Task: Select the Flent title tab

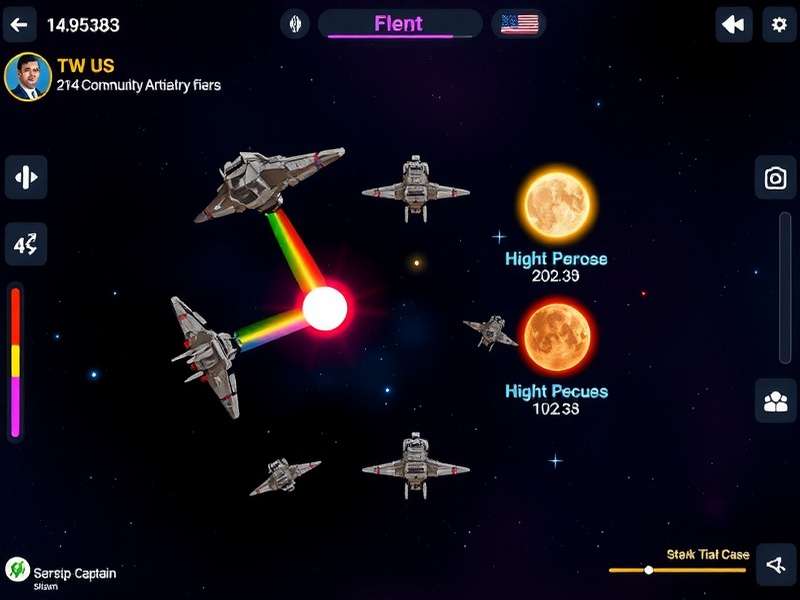Action: 399,24
